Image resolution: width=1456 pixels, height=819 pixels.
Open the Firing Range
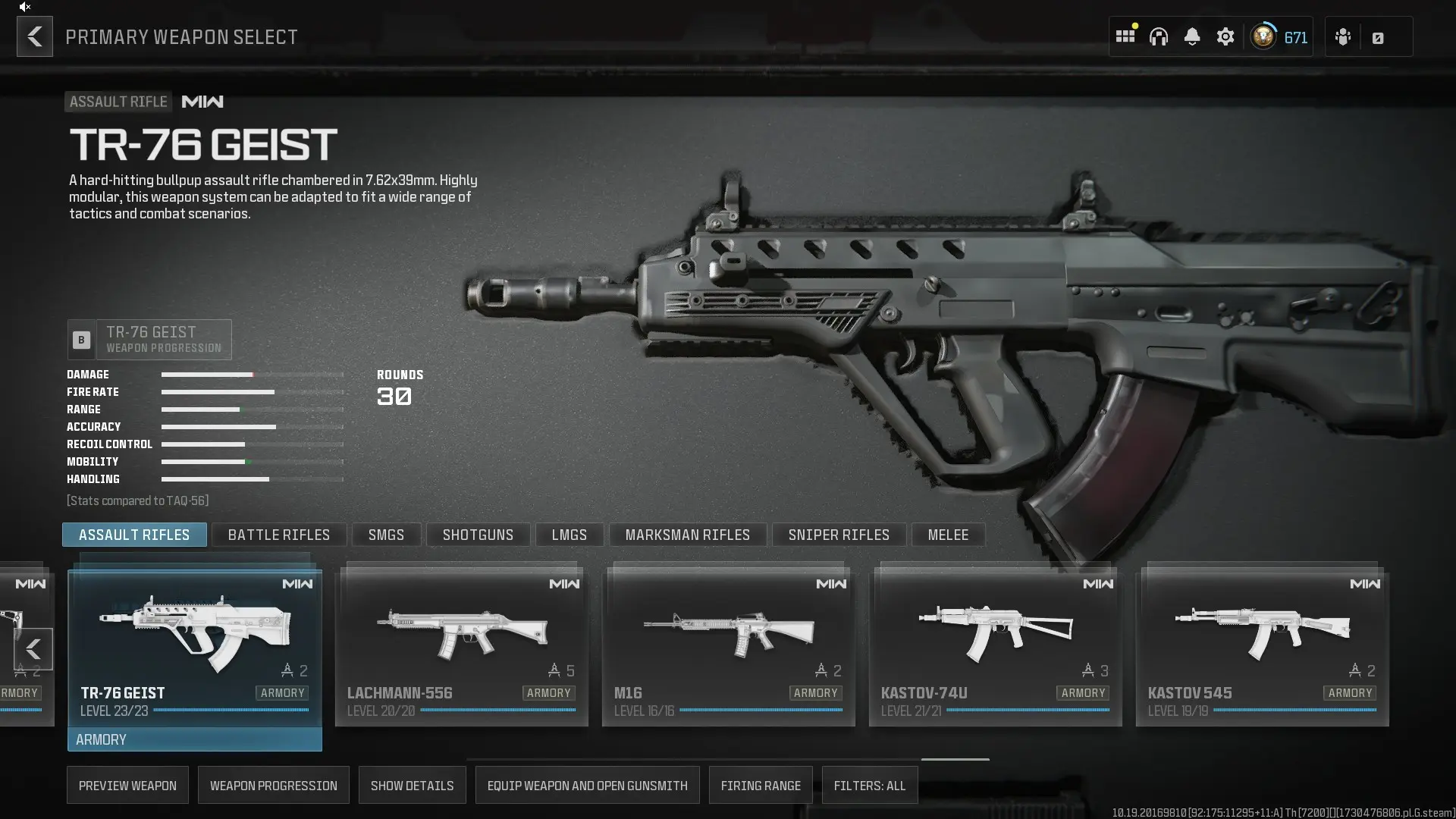click(761, 786)
